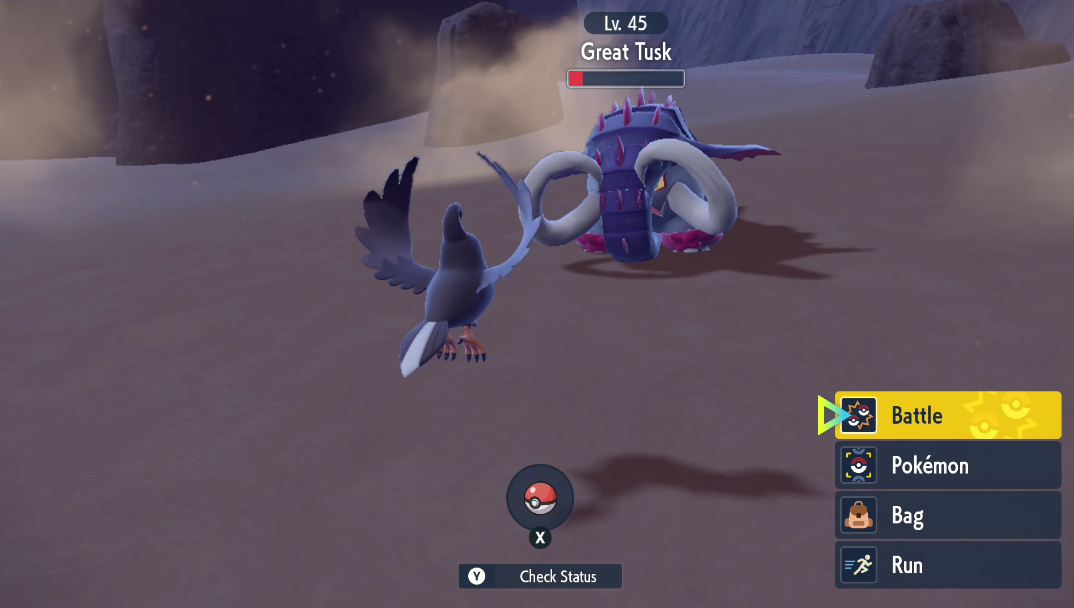Choose Run to flee battle
1074x608 pixels.
(x=947, y=565)
